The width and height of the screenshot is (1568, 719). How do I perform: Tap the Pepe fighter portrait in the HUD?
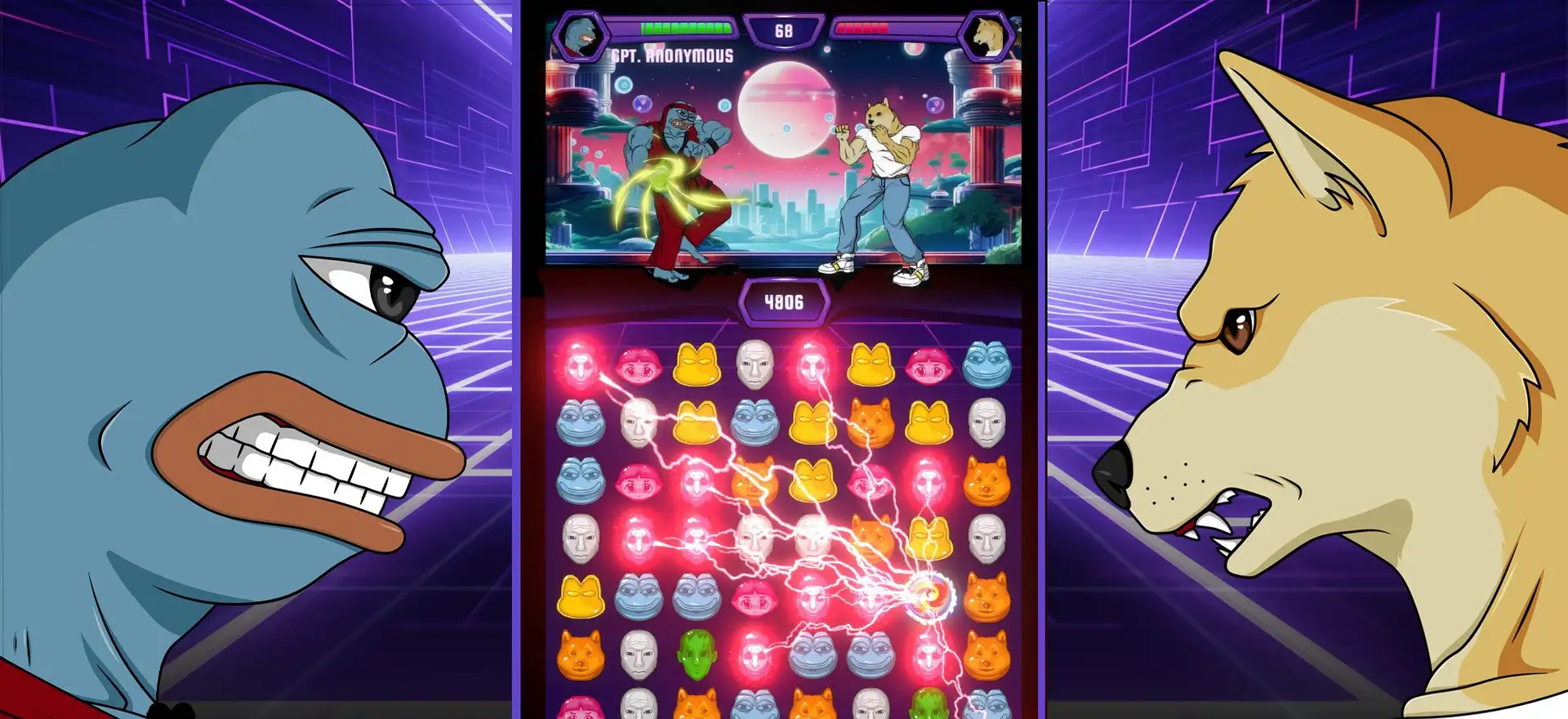581,35
